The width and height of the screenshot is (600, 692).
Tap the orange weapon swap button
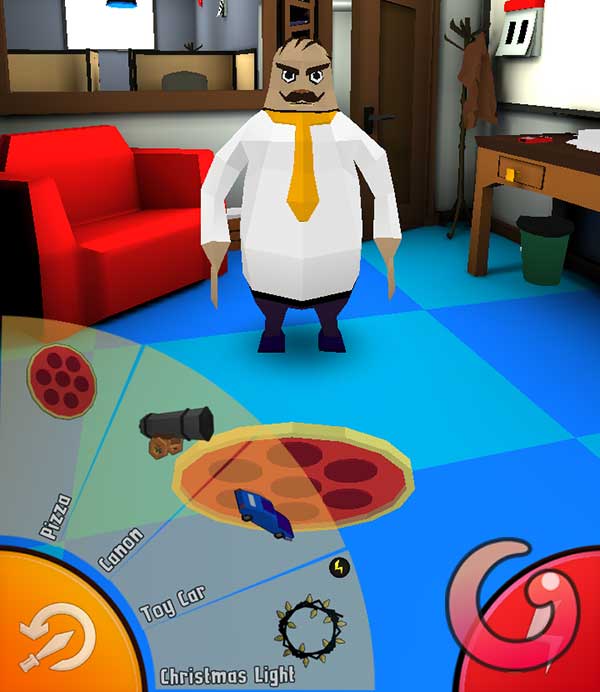(57, 634)
